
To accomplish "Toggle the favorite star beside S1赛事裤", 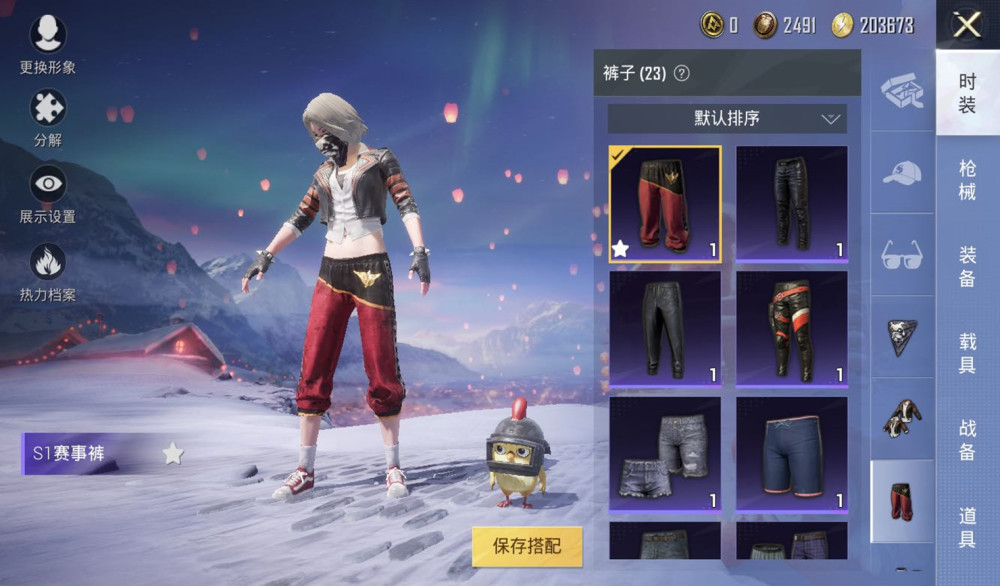I will coord(173,455).
